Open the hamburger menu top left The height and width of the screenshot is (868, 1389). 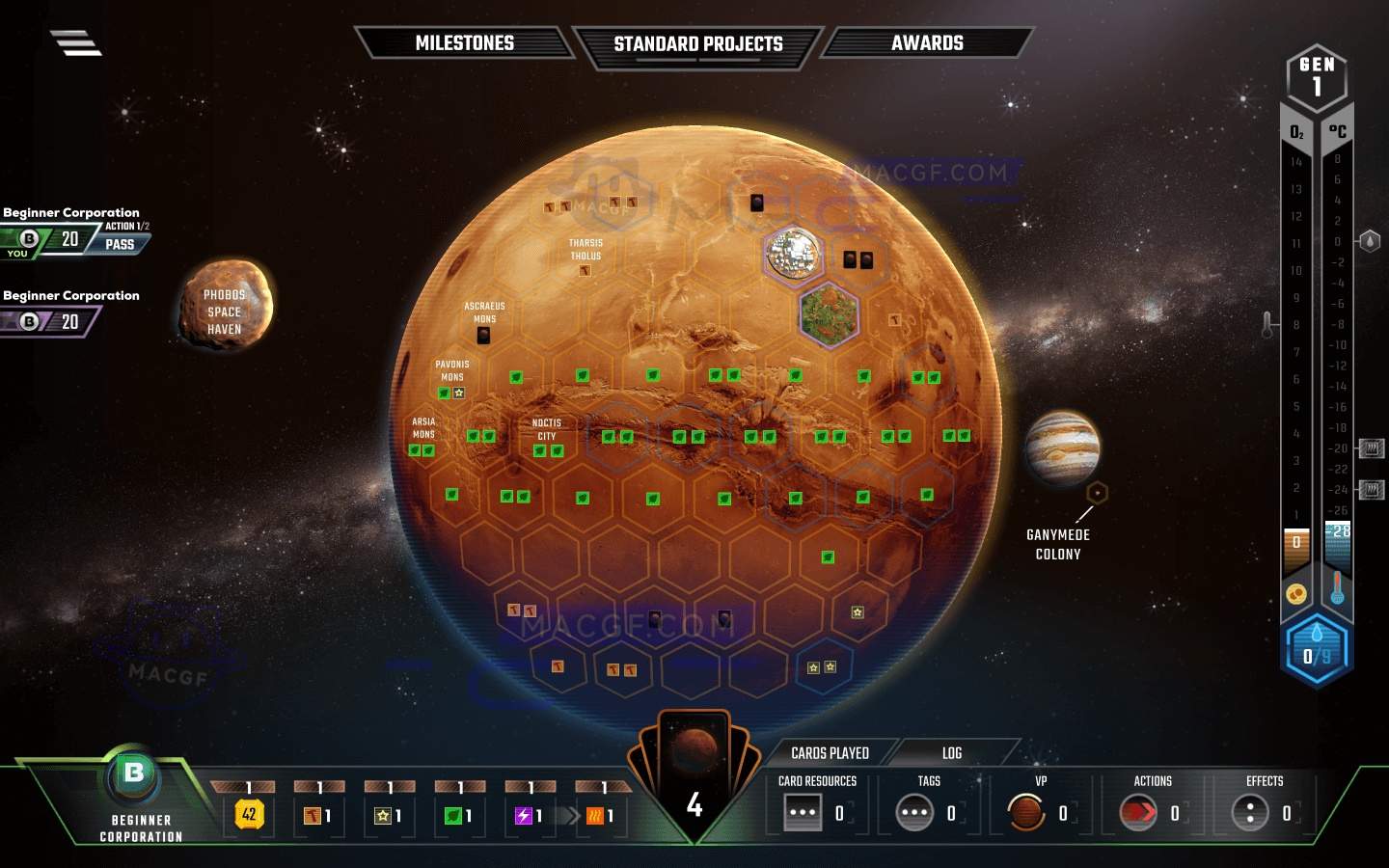(75, 42)
